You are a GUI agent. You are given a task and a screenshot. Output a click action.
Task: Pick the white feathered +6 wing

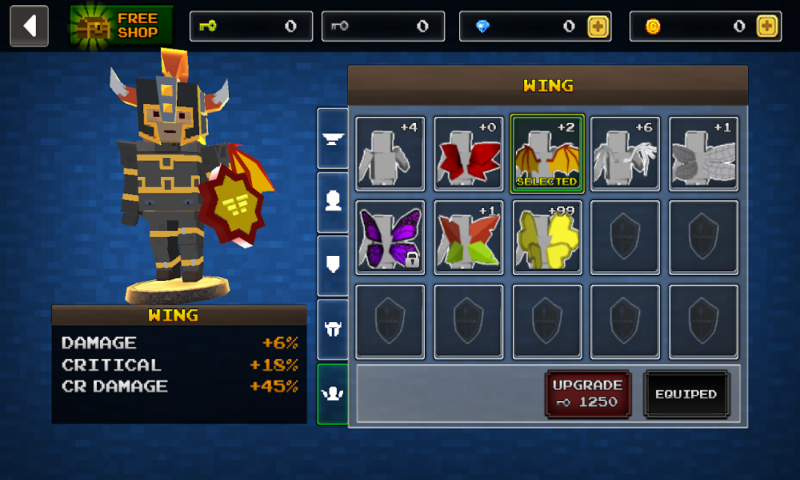click(625, 153)
